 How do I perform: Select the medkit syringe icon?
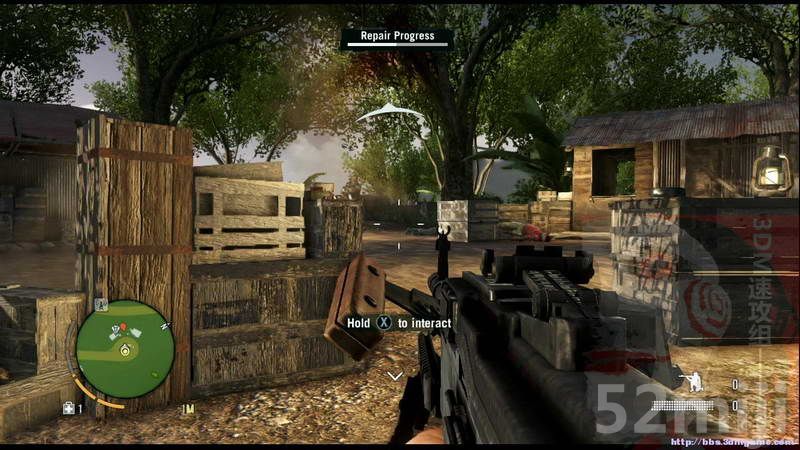tap(69, 408)
